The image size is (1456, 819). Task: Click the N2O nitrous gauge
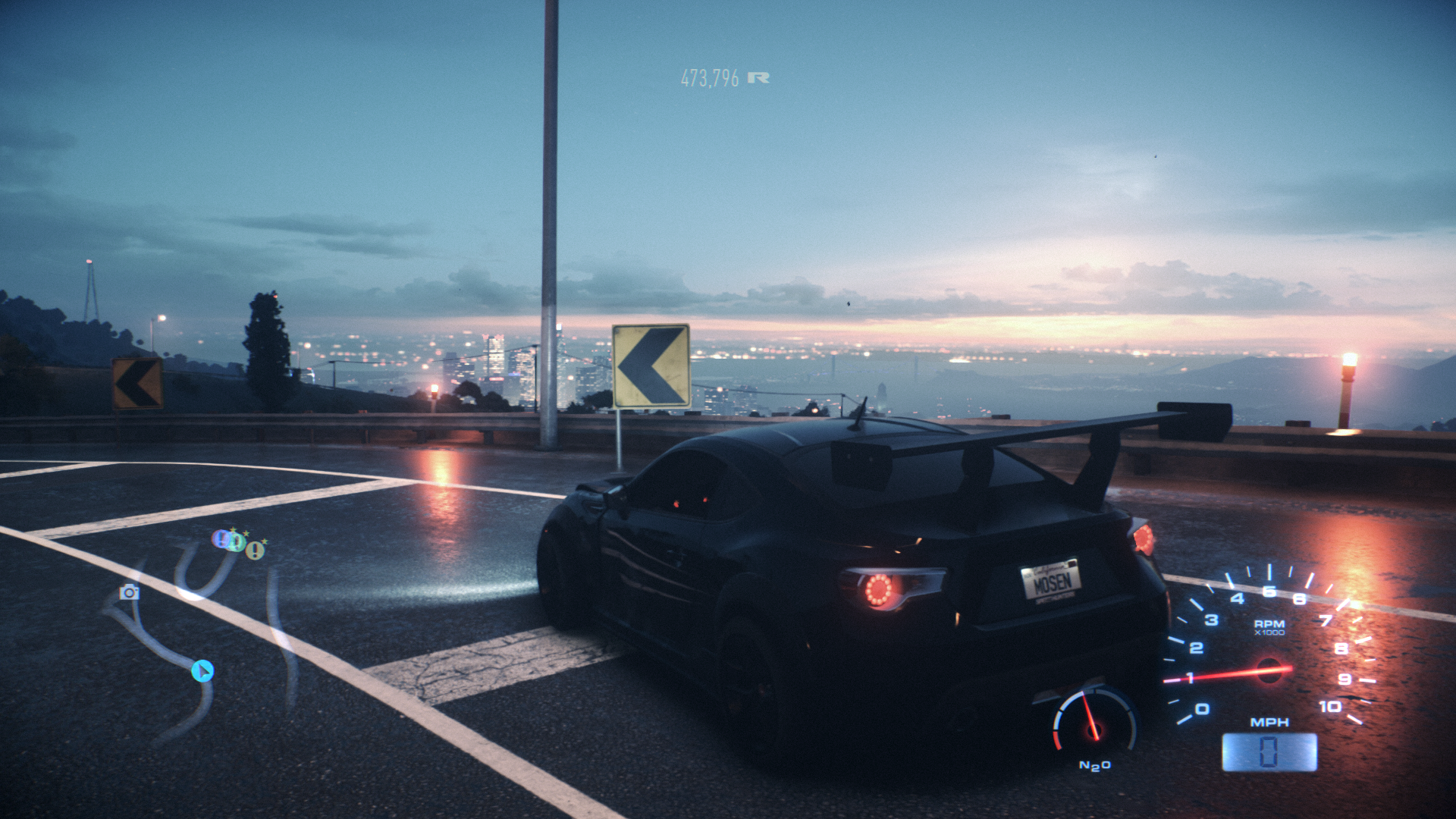point(1094,724)
